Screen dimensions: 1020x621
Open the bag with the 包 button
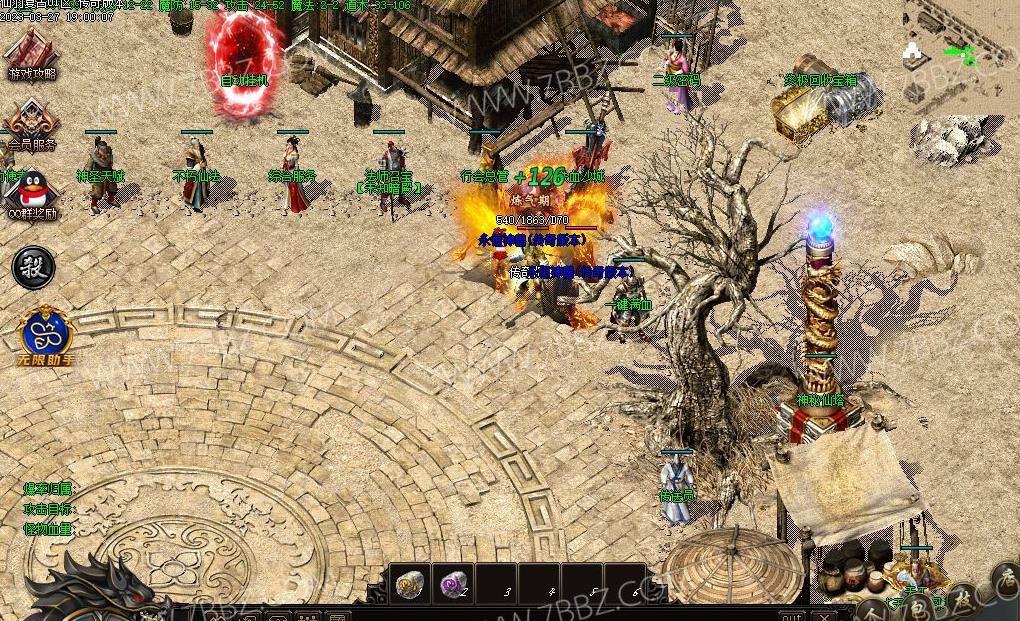pyautogui.click(x=916, y=609)
